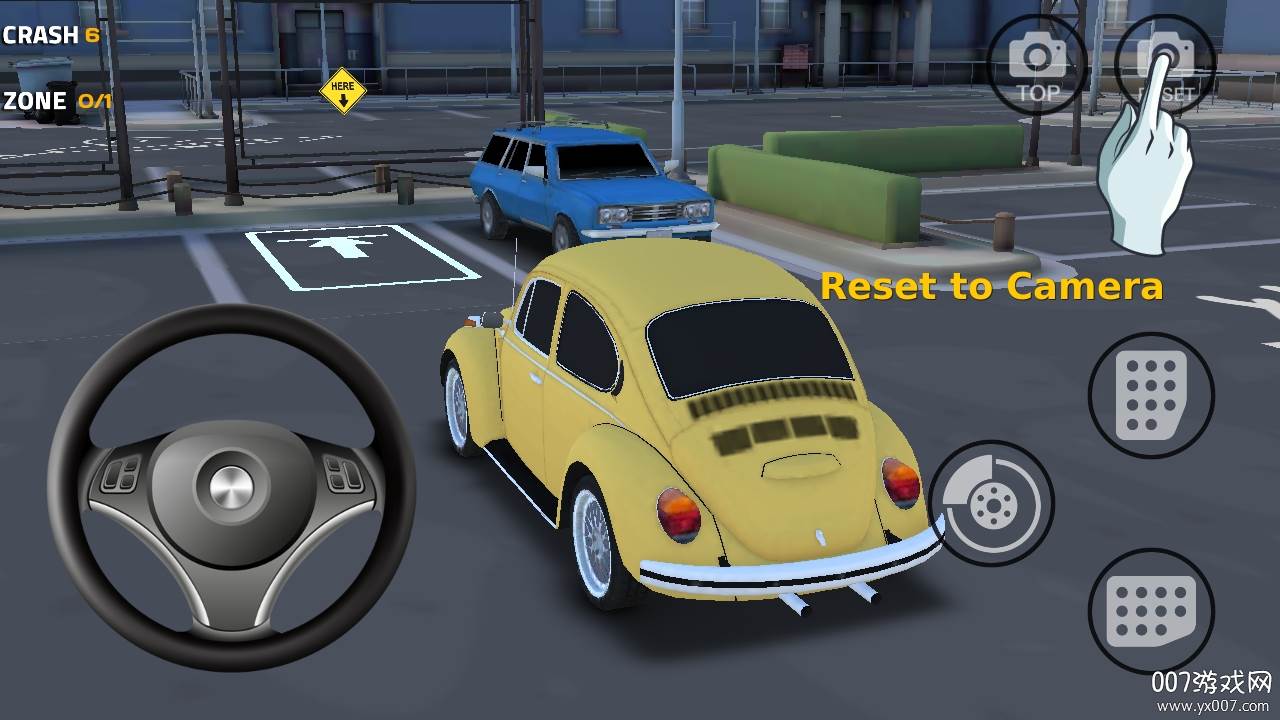Activate the brake disc button
The width and height of the screenshot is (1280, 720).
pyautogui.click(x=991, y=503)
